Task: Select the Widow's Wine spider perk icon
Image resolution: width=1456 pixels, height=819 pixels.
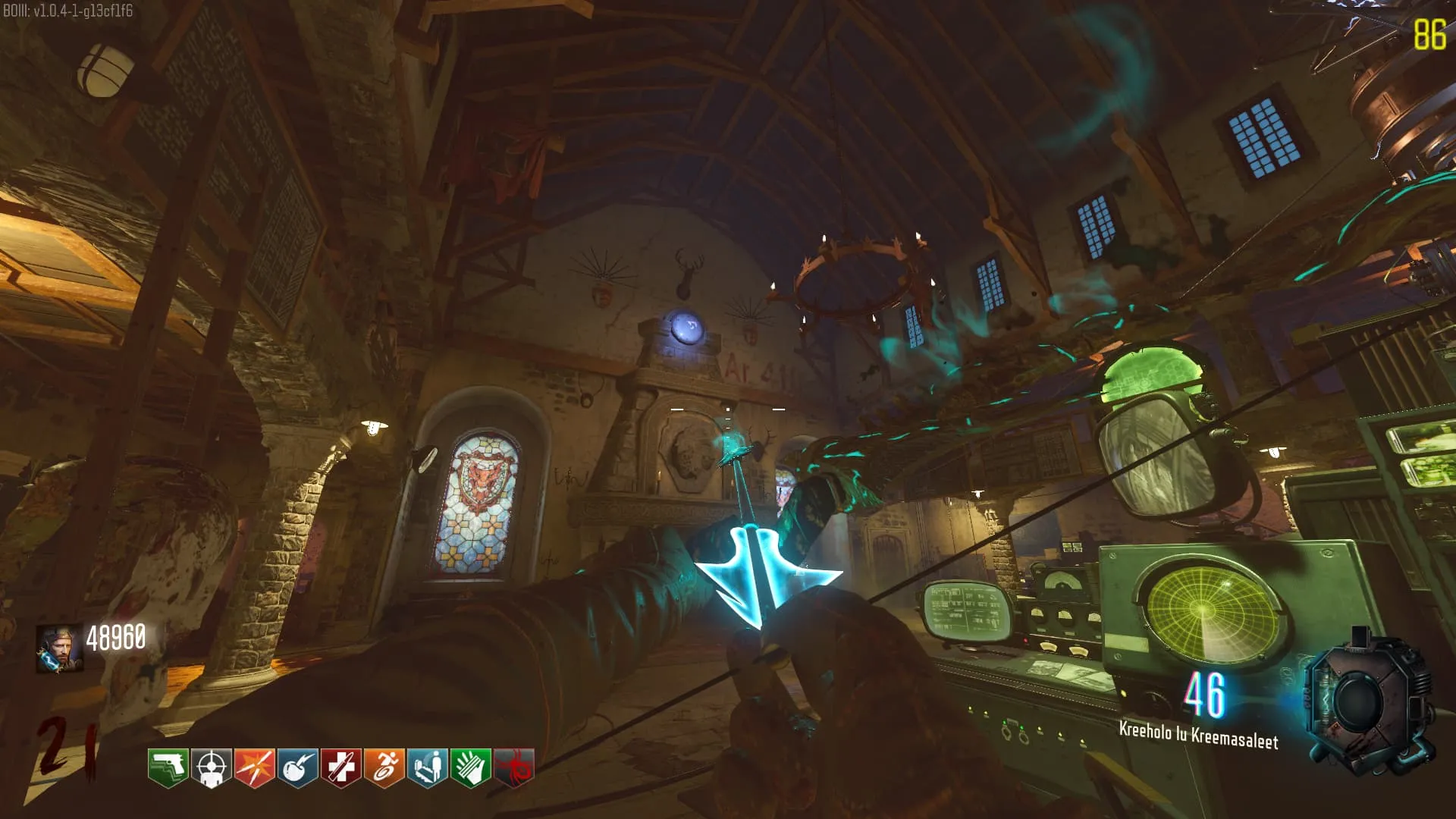Action: click(513, 767)
